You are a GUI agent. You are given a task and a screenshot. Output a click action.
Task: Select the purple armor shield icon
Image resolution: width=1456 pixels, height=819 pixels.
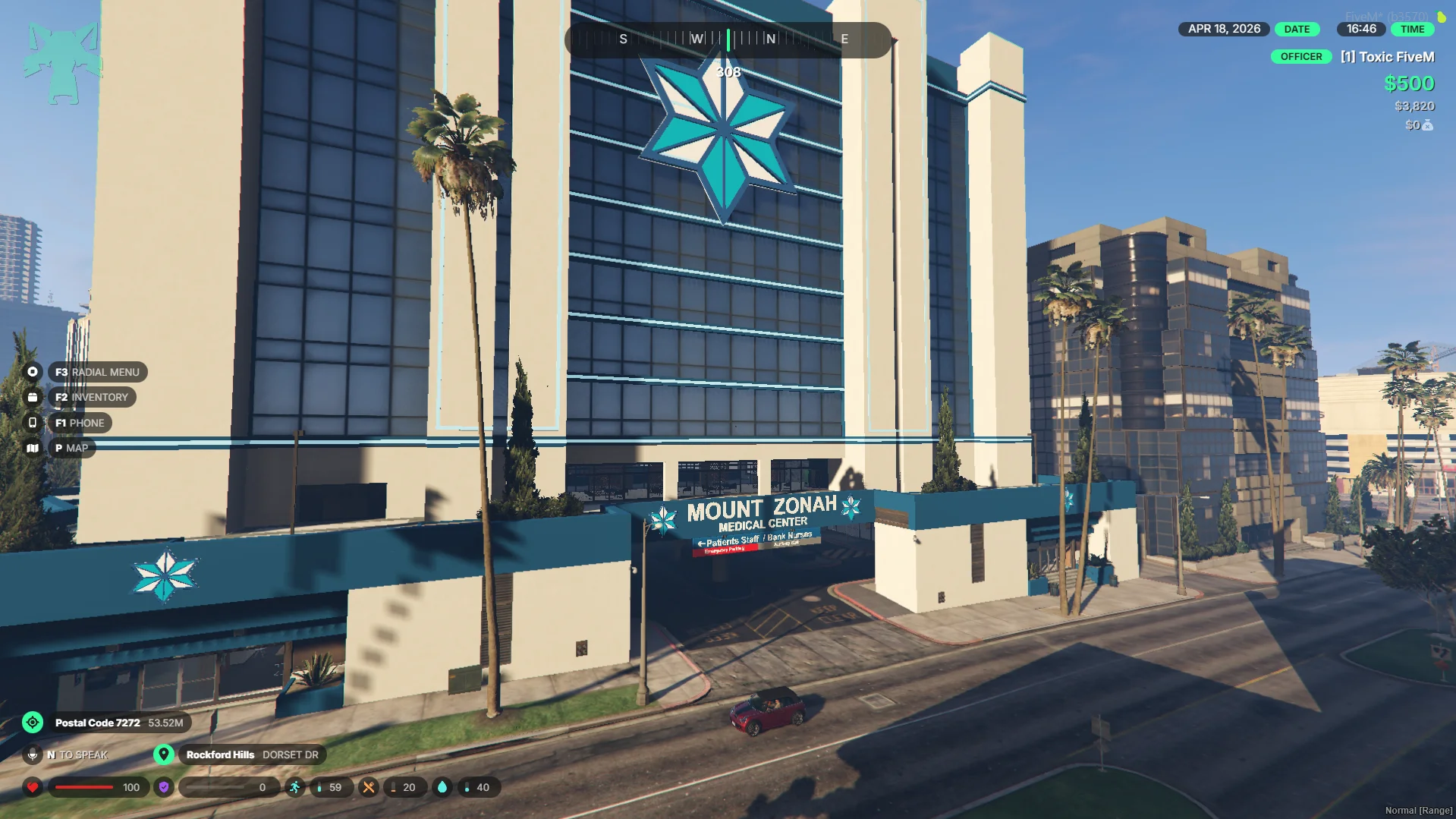[164, 787]
